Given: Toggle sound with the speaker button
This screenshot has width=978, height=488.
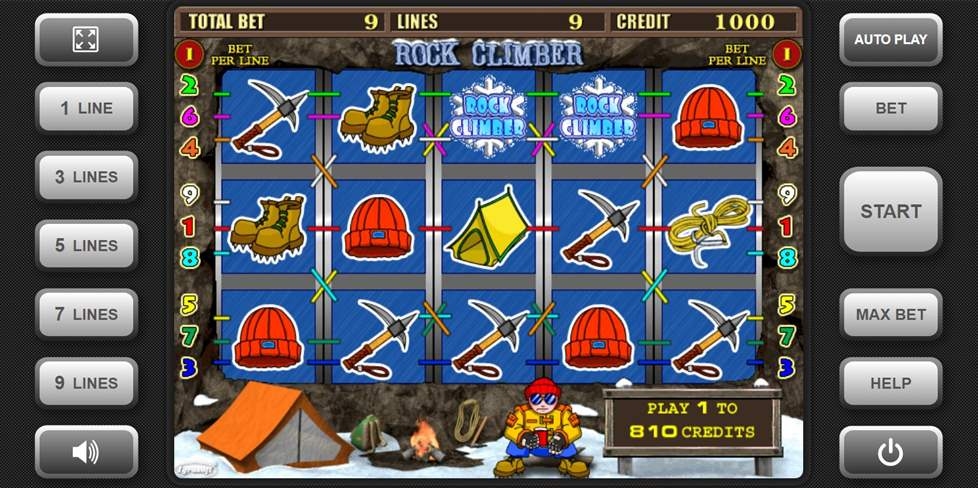Looking at the screenshot, I should [x=86, y=452].
